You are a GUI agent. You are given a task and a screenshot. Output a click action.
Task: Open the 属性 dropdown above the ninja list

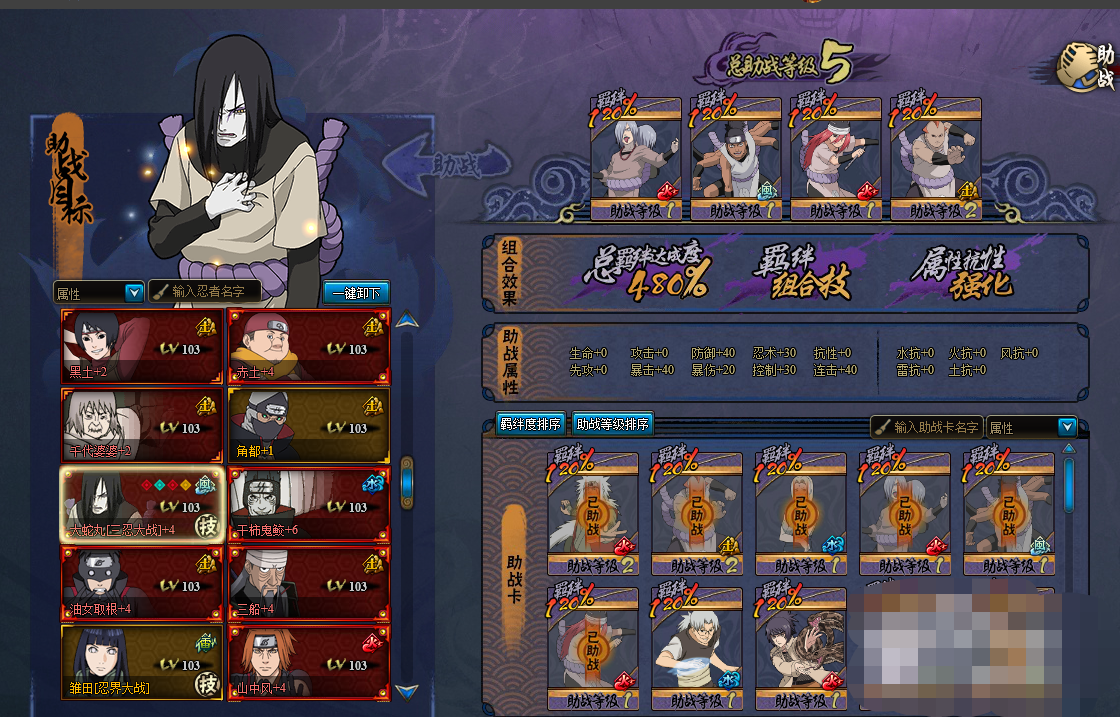(99, 293)
